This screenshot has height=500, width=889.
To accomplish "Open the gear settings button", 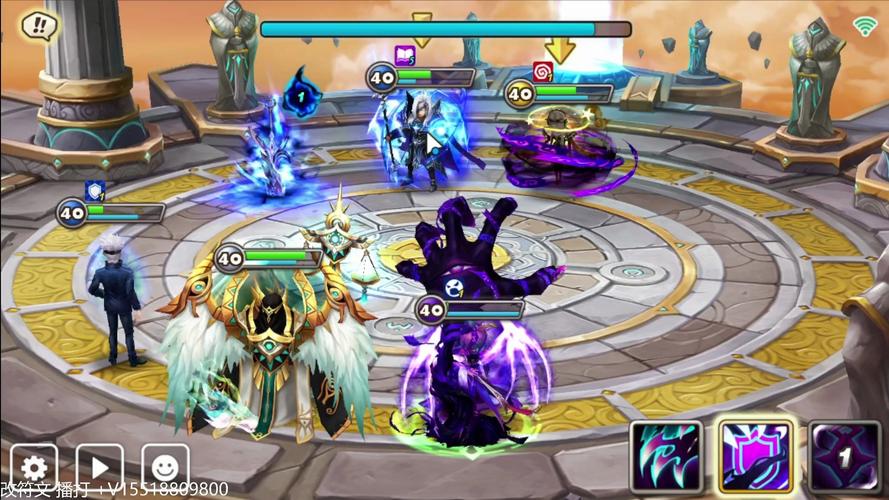I will pyautogui.click(x=34, y=467).
